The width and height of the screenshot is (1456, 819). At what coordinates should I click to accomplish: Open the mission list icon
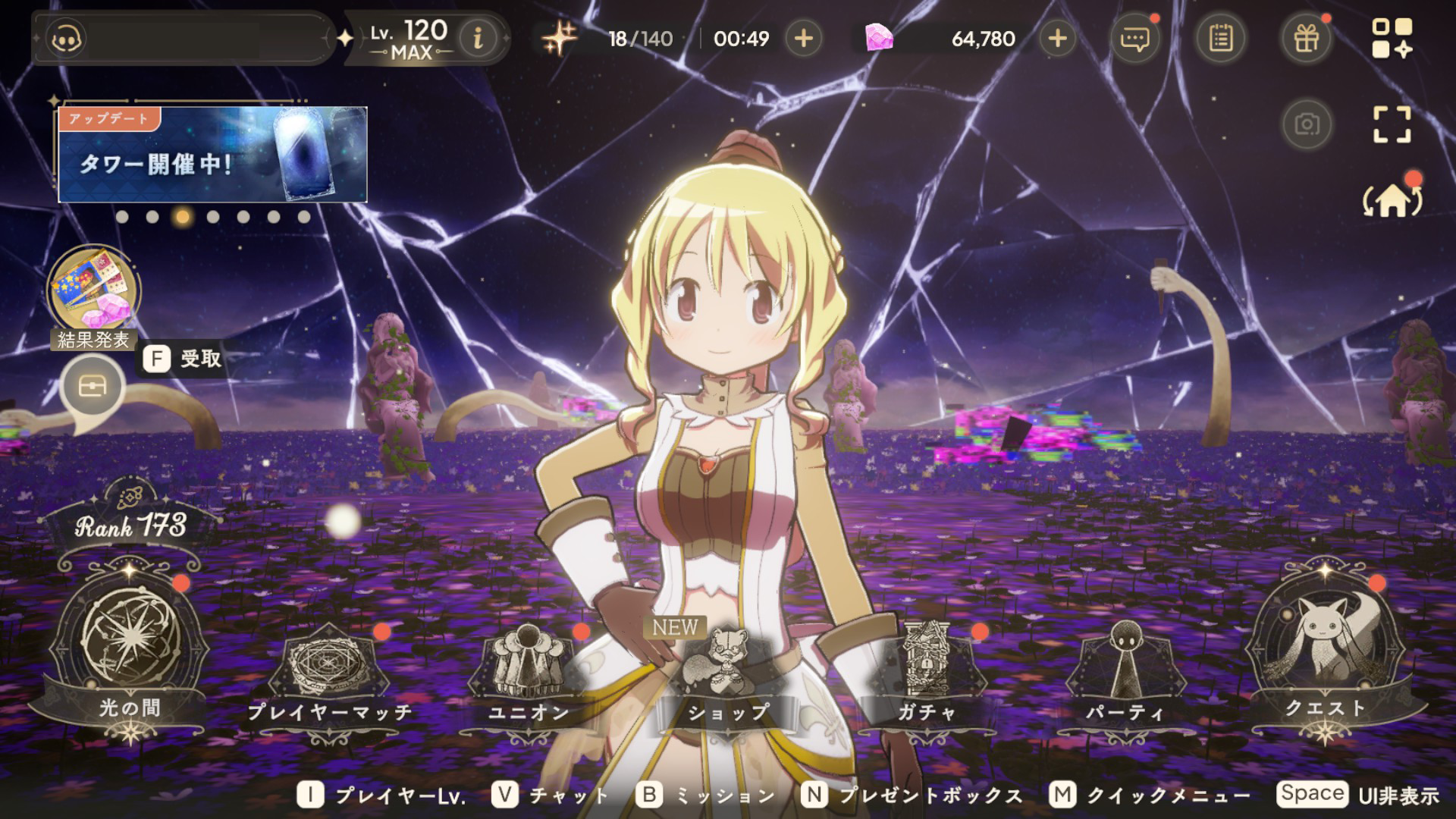(x=1220, y=38)
